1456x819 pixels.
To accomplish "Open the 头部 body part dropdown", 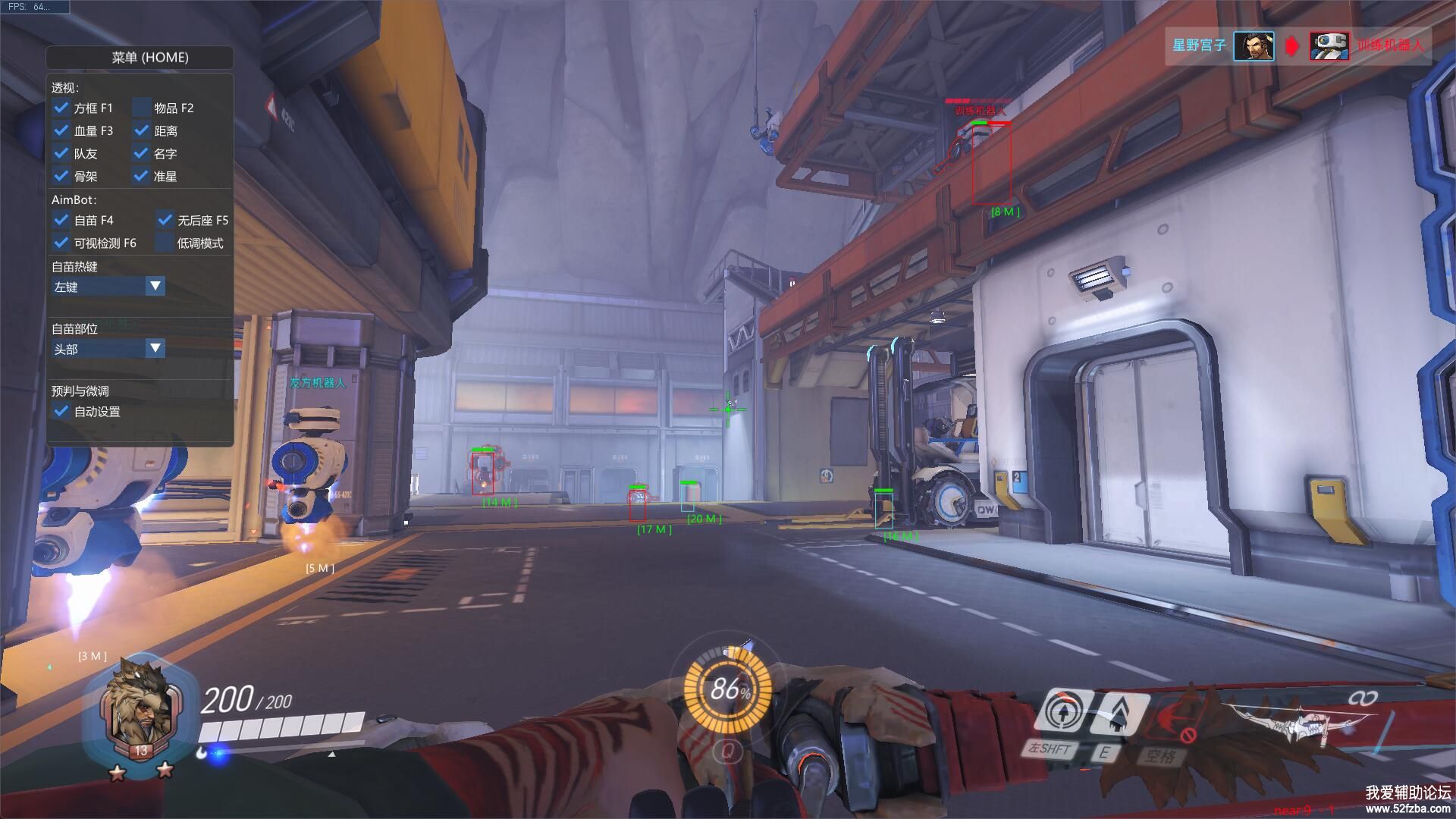I will [155, 349].
